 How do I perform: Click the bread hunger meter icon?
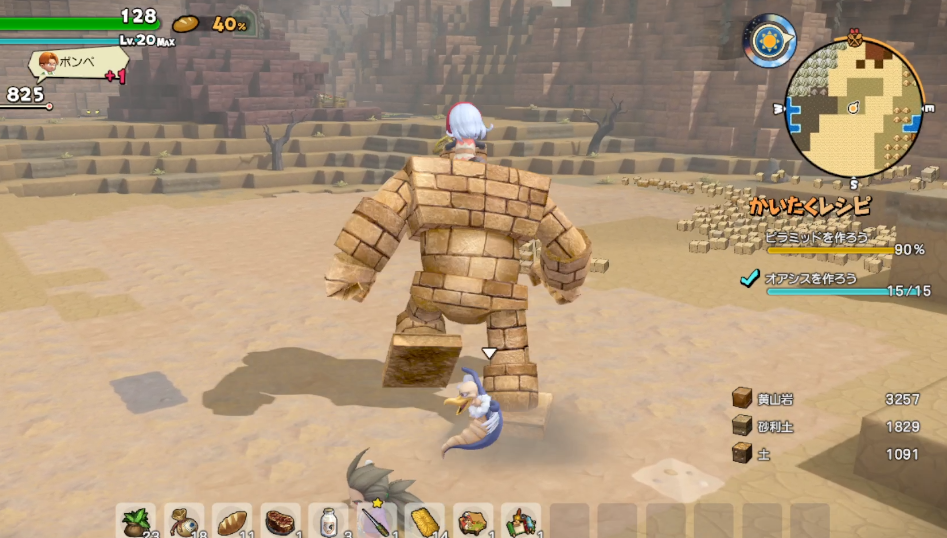pos(186,23)
